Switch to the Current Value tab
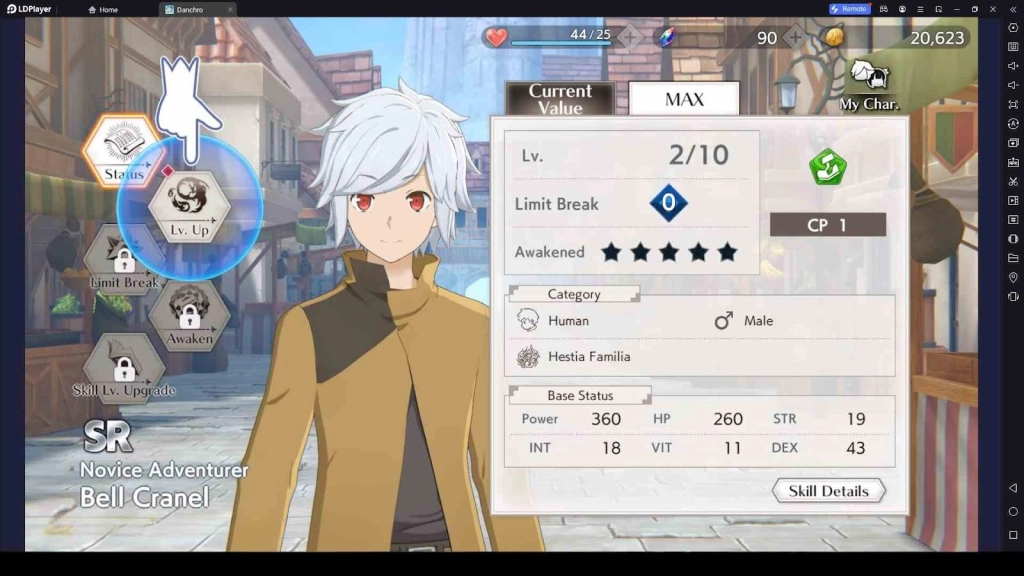This screenshot has height=576, width=1024. [560, 99]
